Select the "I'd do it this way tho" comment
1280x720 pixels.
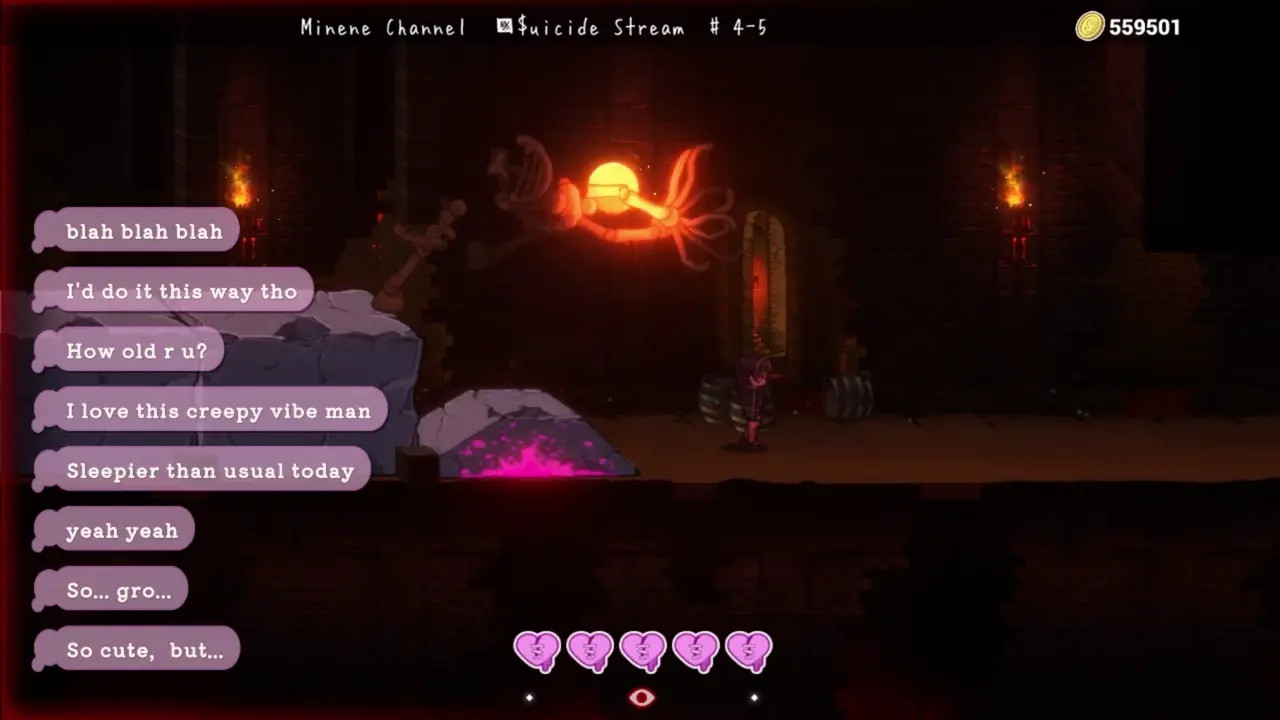click(x=181, y=291)
